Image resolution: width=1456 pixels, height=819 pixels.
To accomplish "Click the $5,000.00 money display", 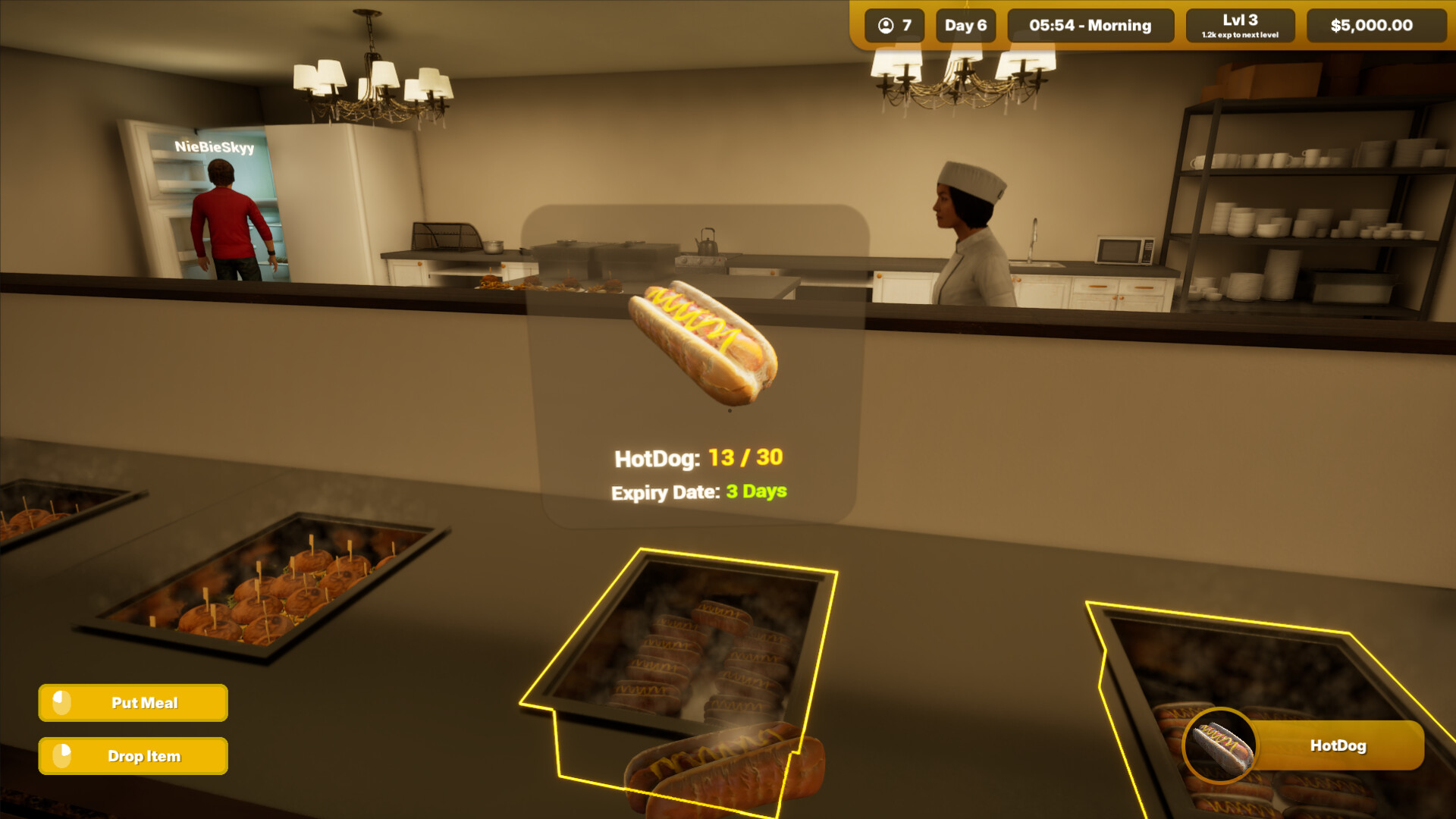I will (1374, 25).
